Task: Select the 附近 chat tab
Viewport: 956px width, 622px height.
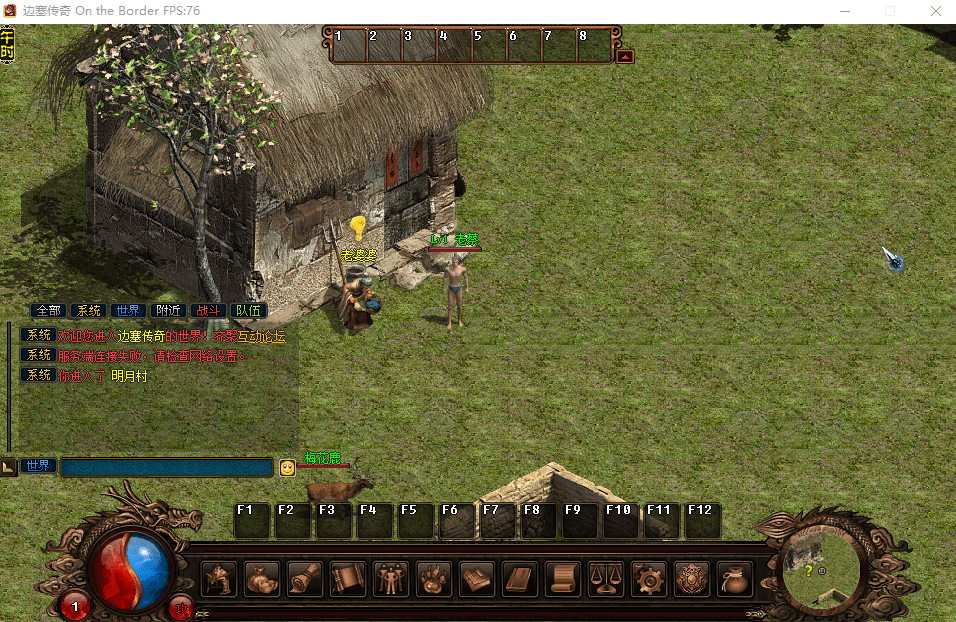Action: tap(168, 311)
